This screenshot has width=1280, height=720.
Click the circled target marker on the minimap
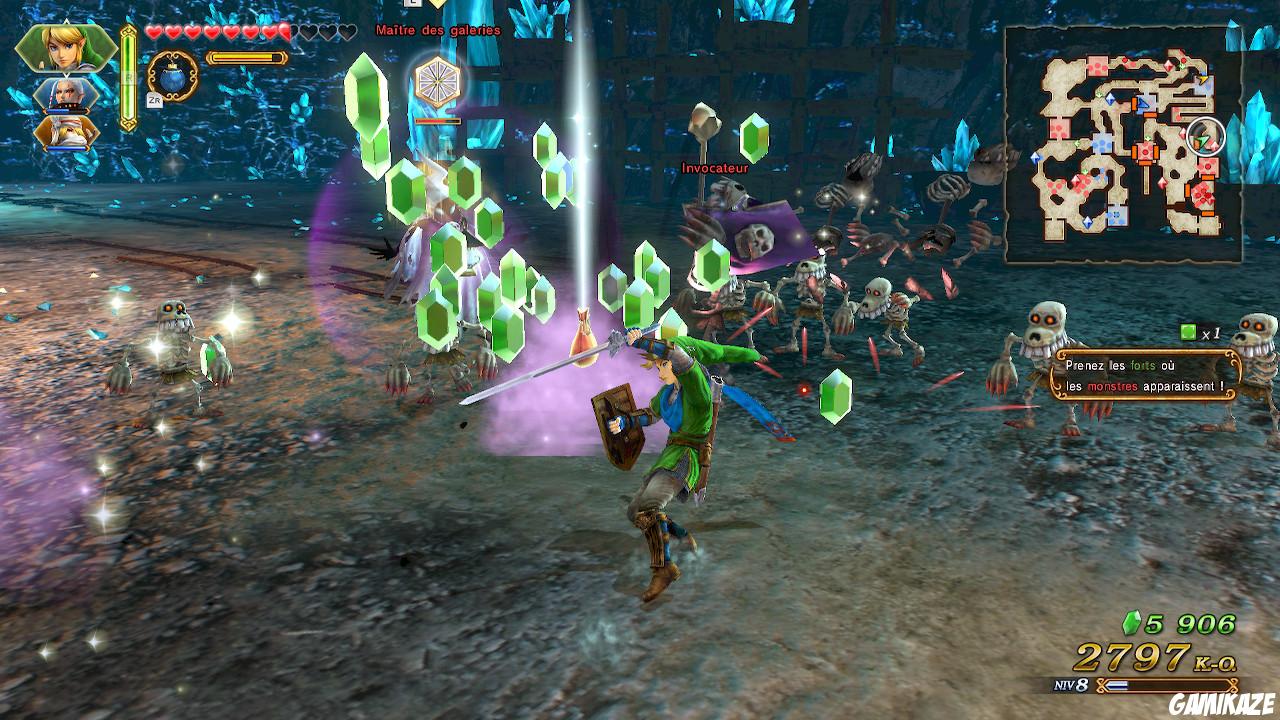pyautogui.click(x=1205, y=136)
